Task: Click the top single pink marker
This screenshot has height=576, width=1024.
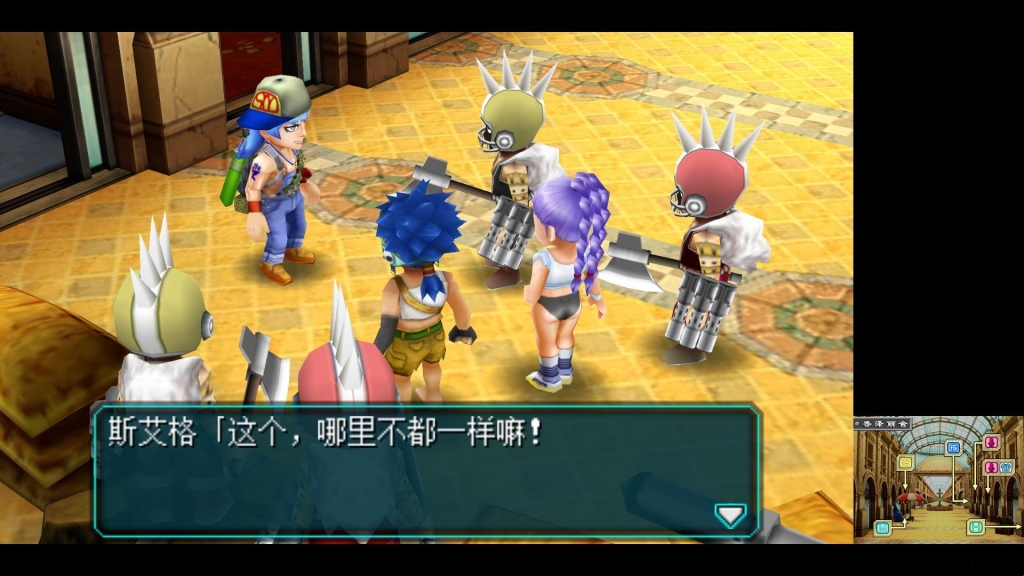Action: [x=991, y=442]
